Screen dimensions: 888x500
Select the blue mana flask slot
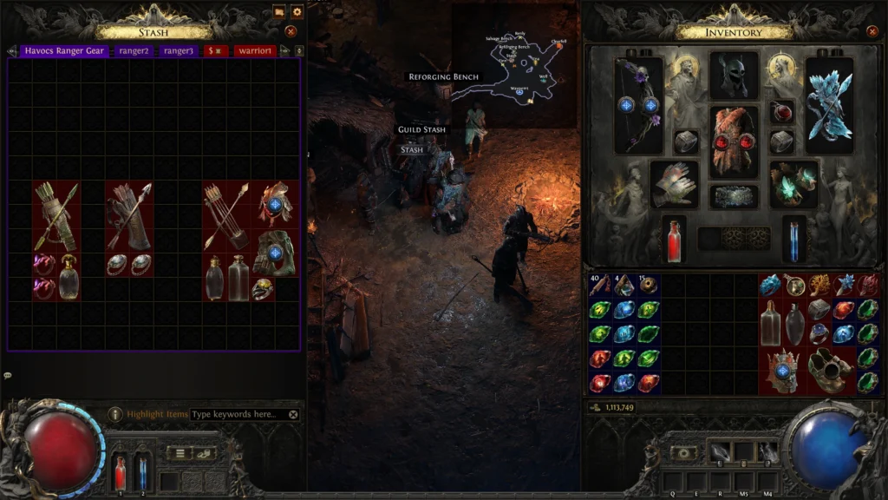tap(794, 240)
